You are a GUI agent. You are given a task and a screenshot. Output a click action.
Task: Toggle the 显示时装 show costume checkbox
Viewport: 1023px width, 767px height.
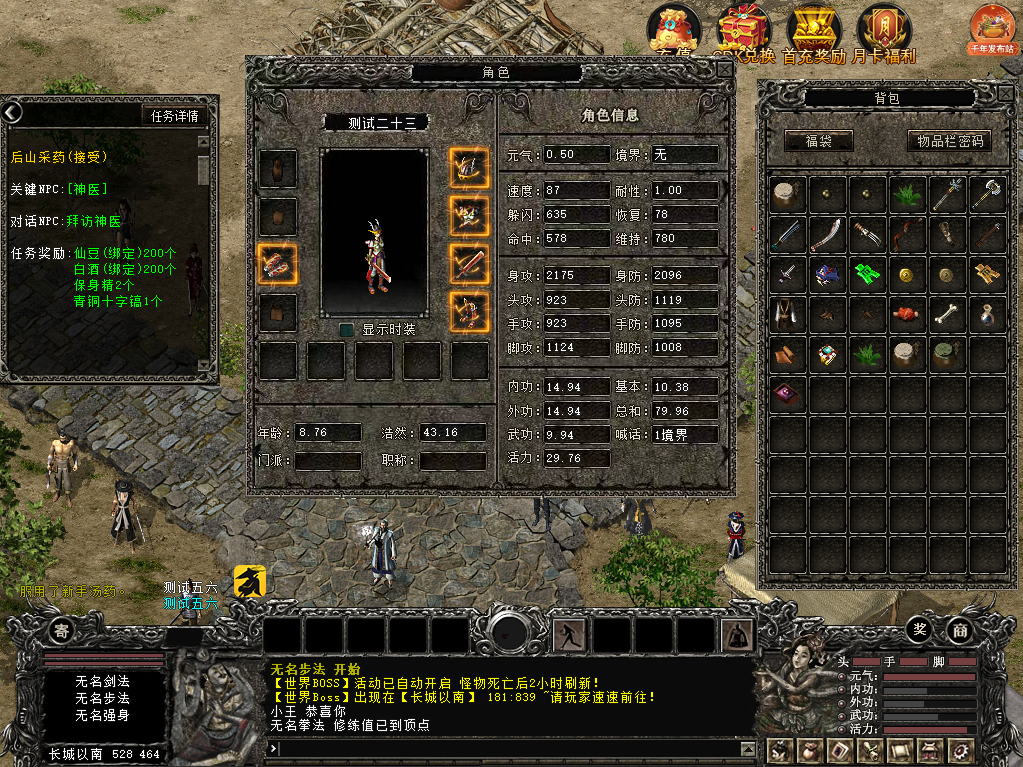[x=346, y=329]
